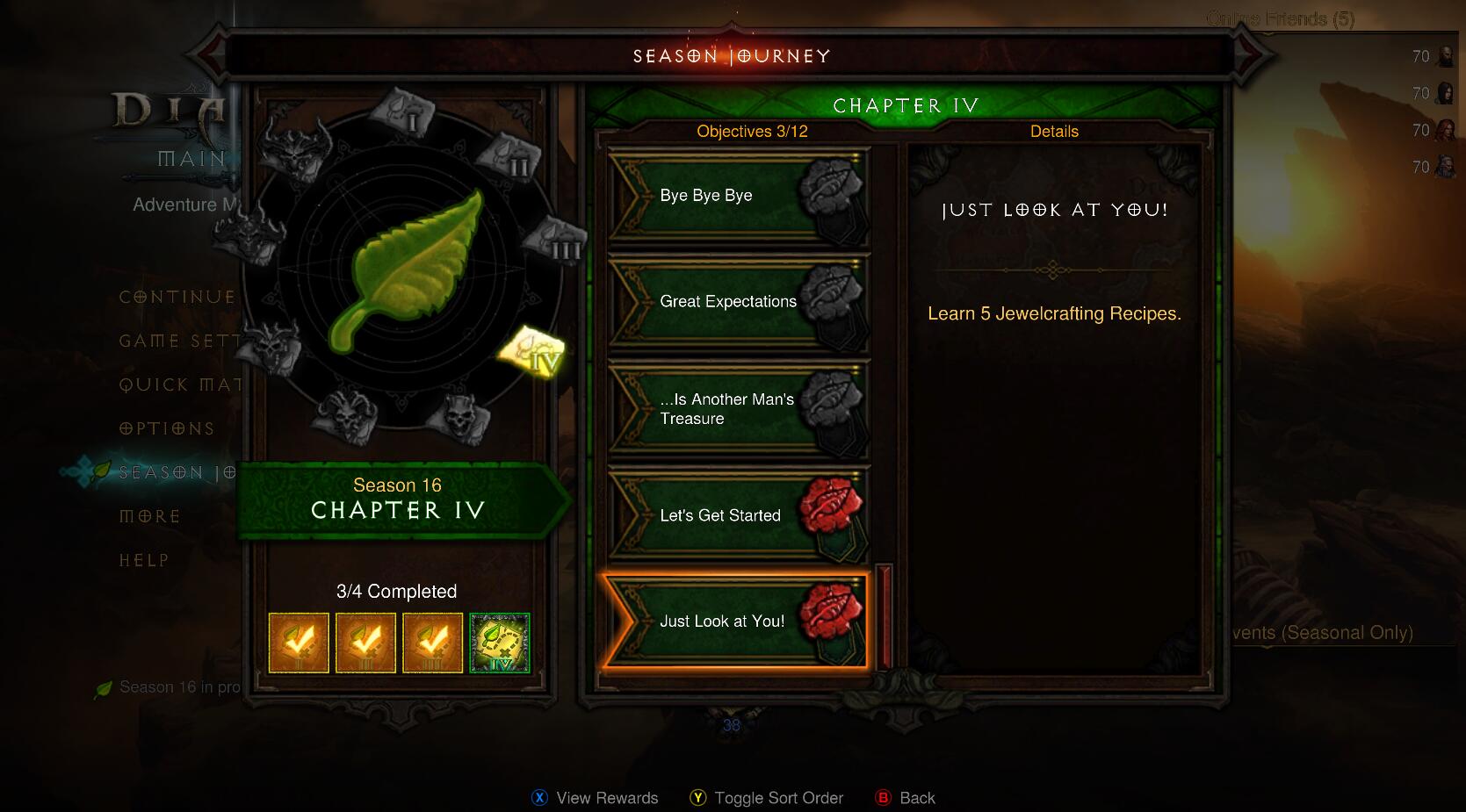
Task: Select glowing Chapter IV wheel marker
Action: [534, 352]
